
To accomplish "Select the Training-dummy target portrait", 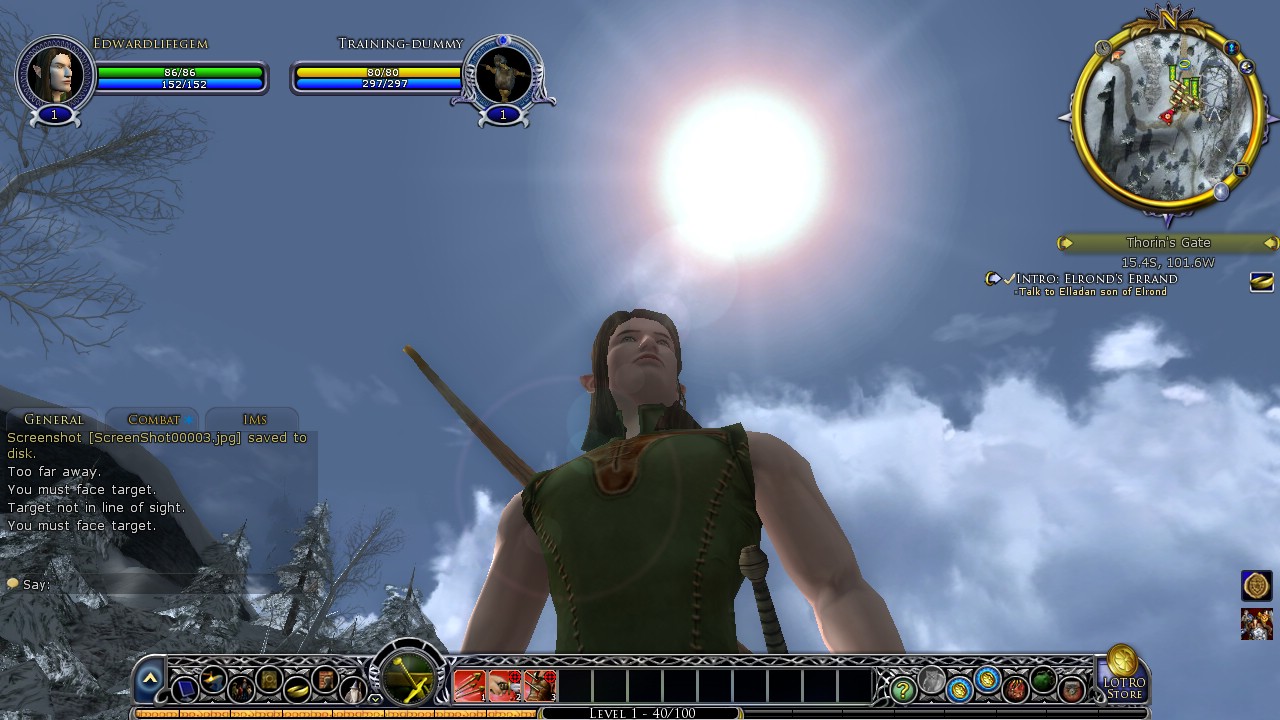I will 503,76.
